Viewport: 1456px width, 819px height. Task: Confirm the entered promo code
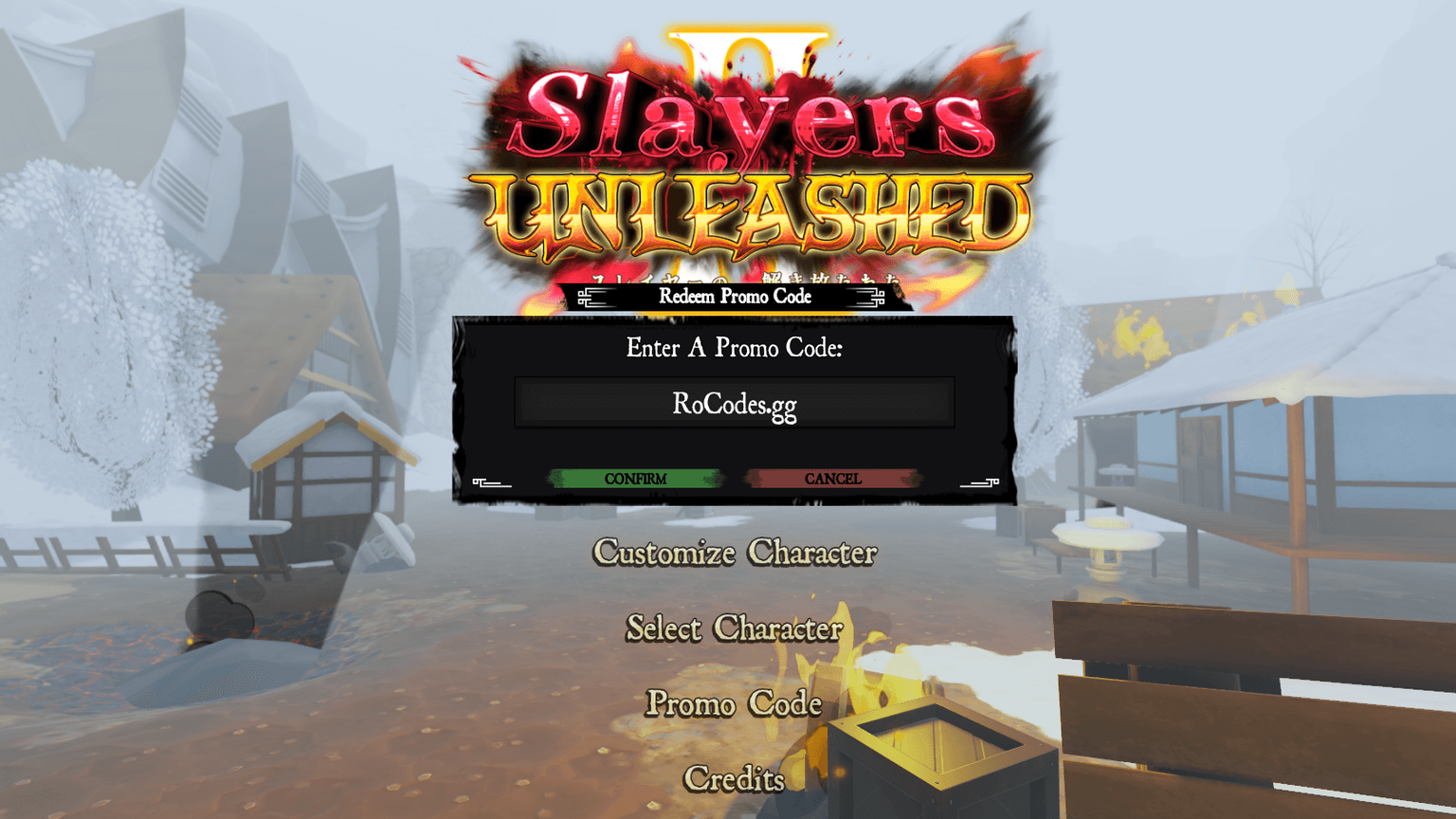(637, 479)
